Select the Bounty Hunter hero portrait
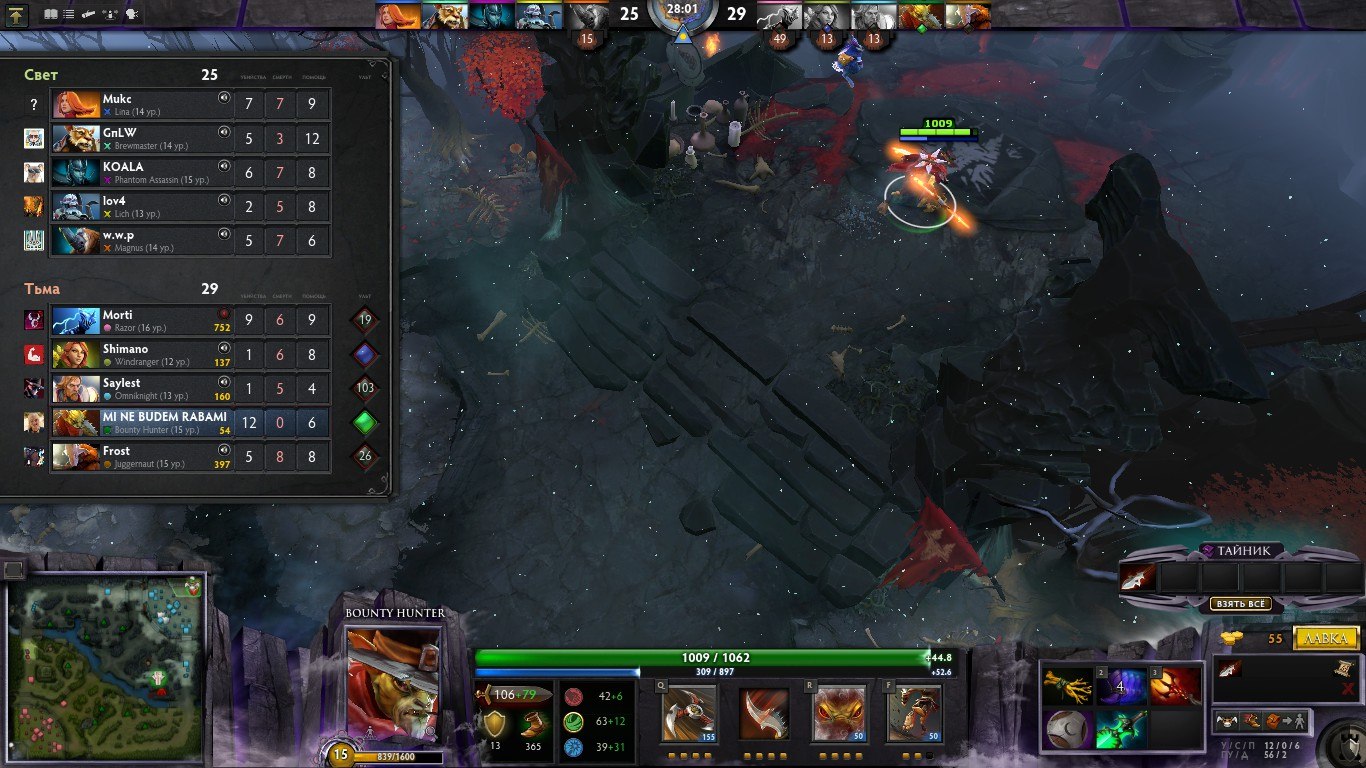1366x768 pixels. click(393, 683)
